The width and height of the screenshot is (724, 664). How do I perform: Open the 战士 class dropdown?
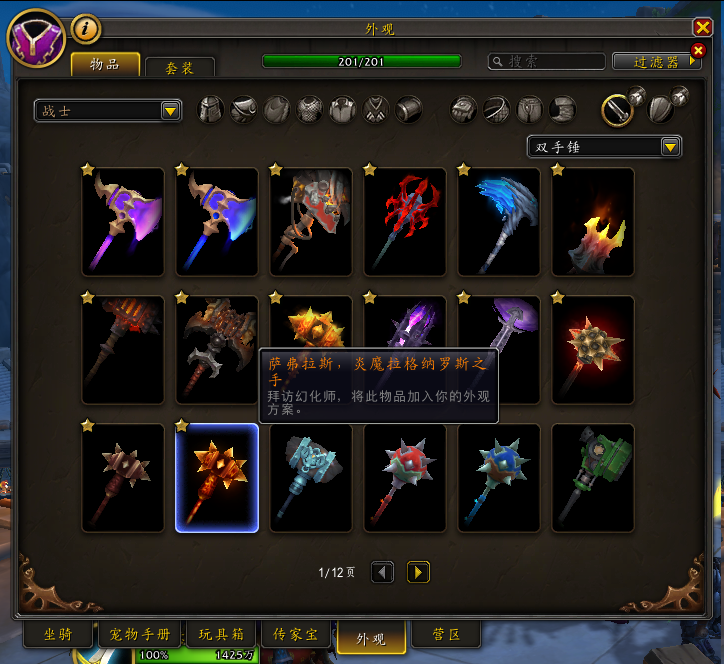point(108,111)
